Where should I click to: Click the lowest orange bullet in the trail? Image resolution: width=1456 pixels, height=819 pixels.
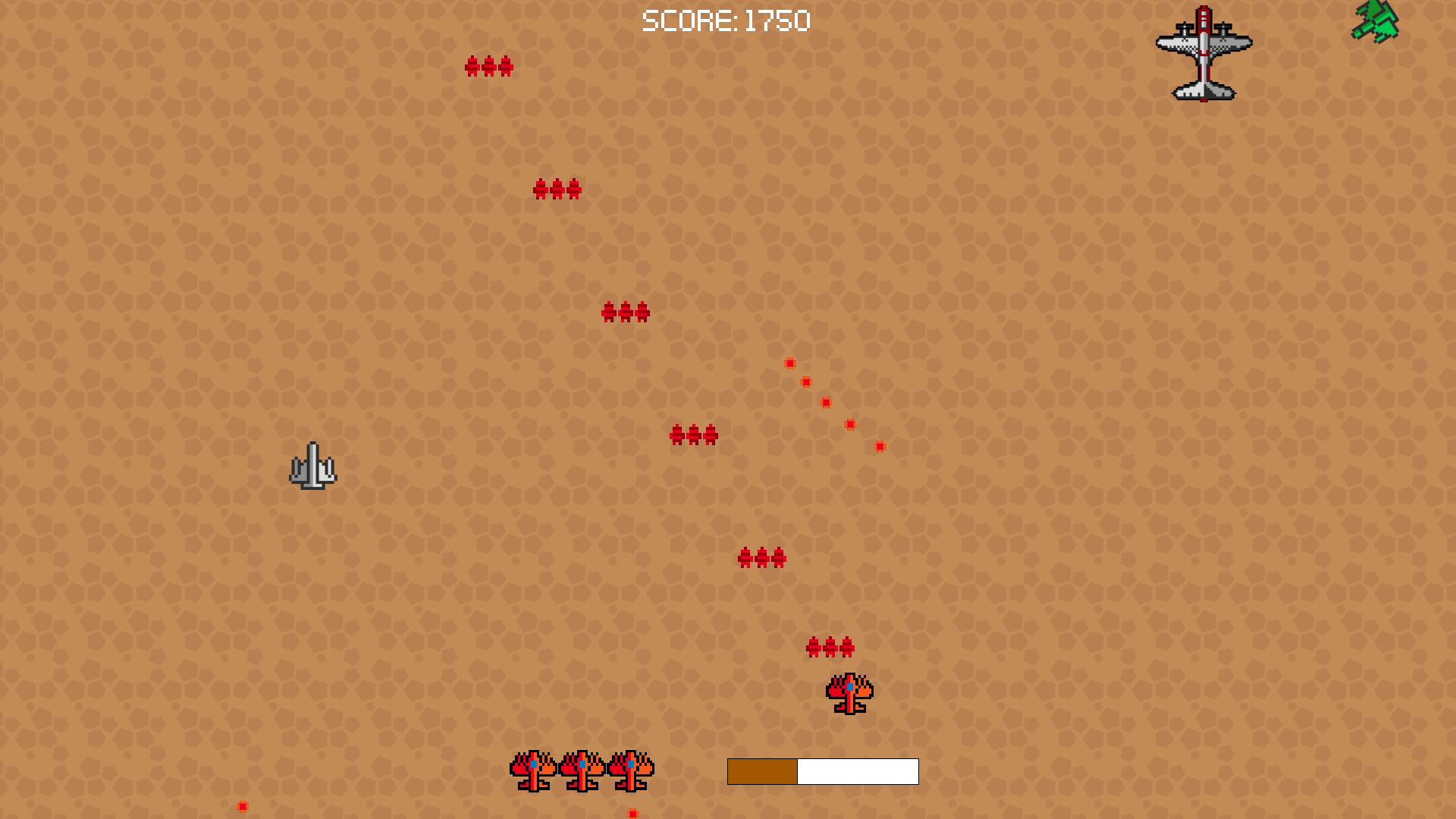[x=880, y=446]
